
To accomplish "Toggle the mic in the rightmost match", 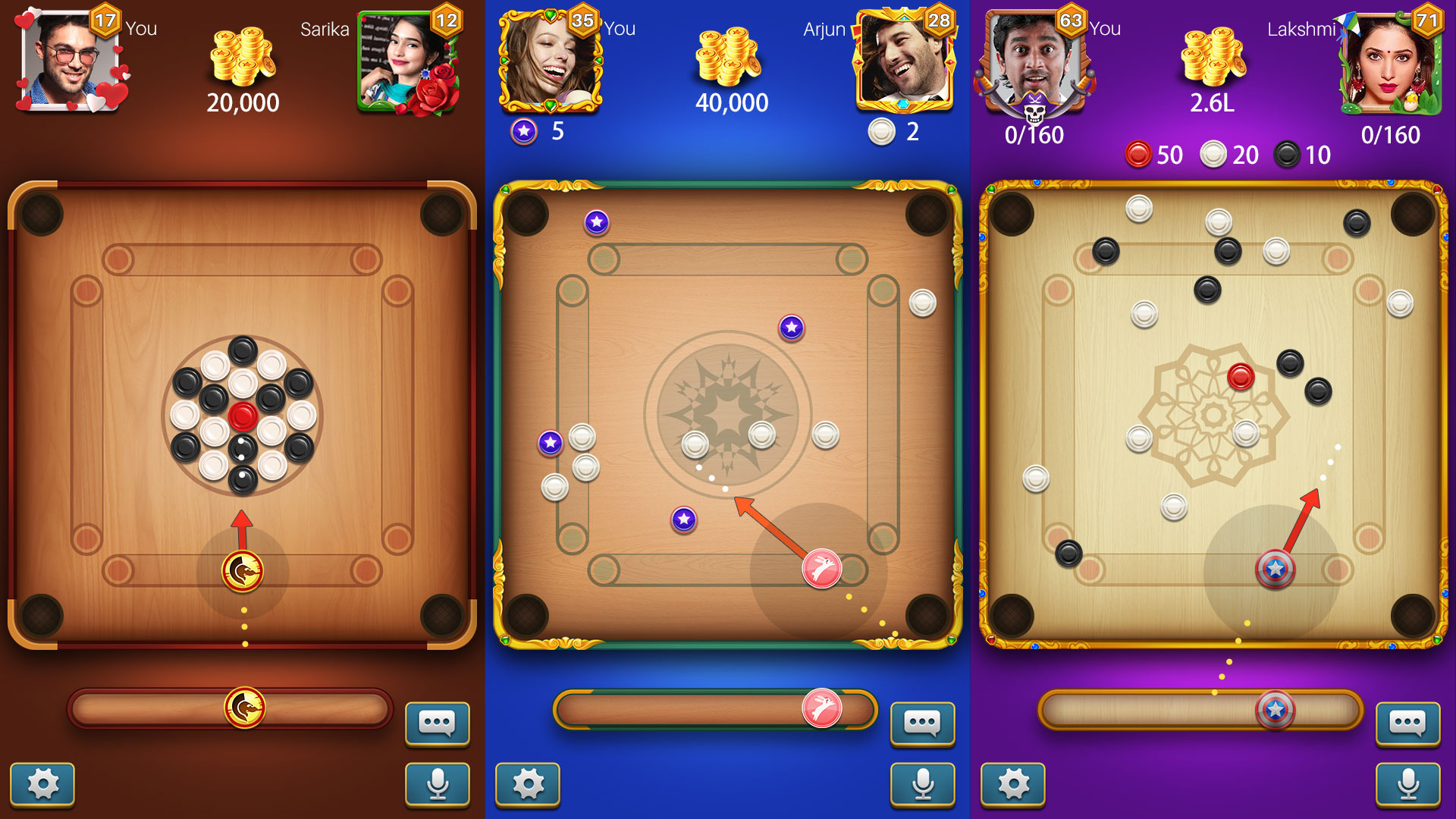I will click(x=1407, y=785).
